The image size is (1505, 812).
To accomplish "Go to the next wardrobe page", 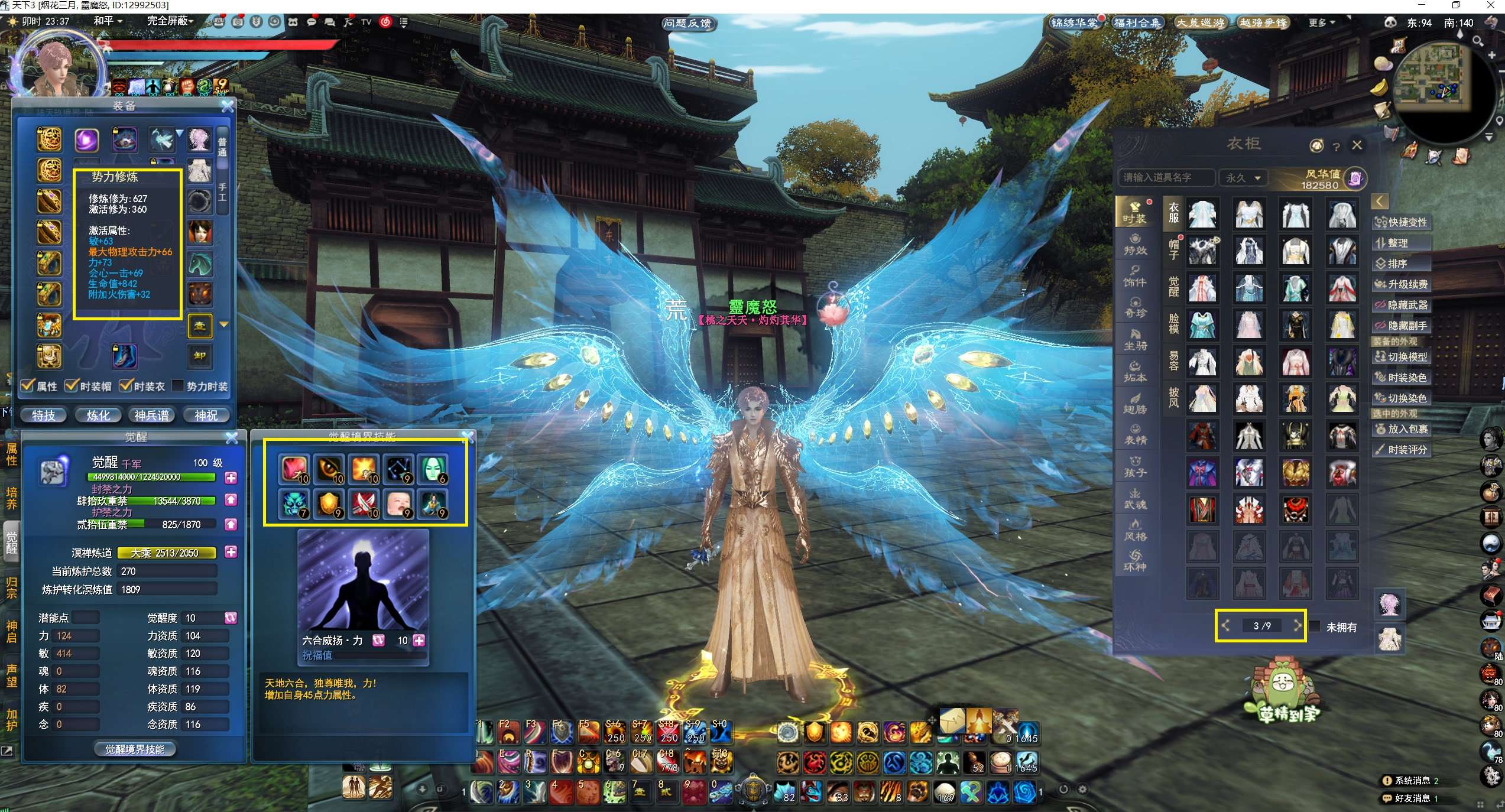I will 1297,625.
